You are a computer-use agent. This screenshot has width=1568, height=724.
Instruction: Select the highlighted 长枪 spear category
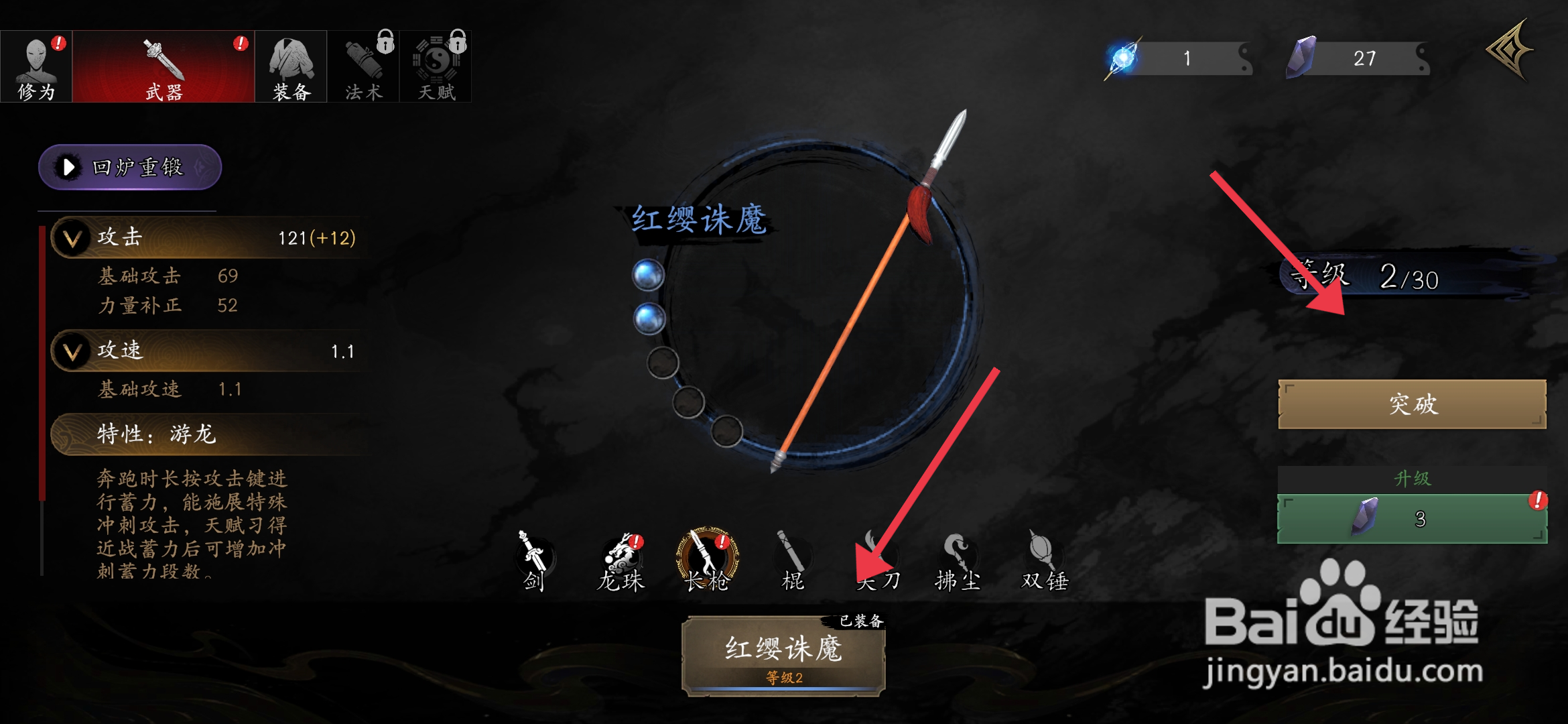pos(707,560)
